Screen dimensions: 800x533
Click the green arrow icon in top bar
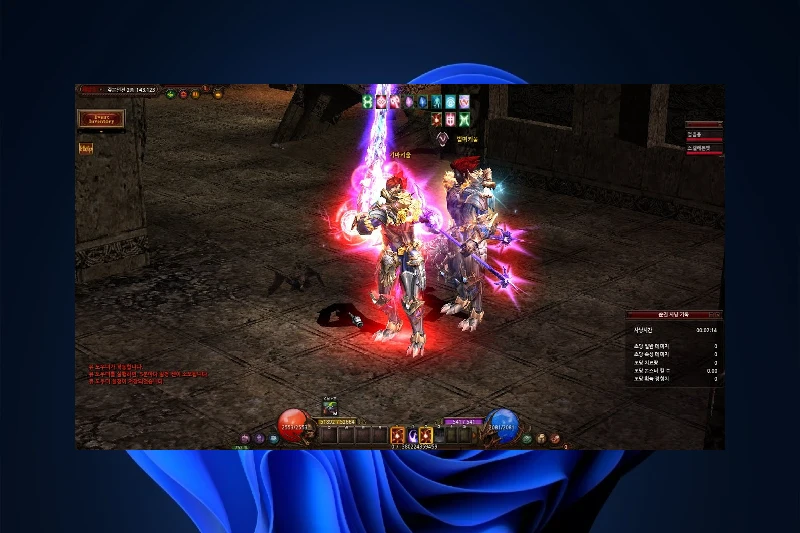[x=171, y=95]
